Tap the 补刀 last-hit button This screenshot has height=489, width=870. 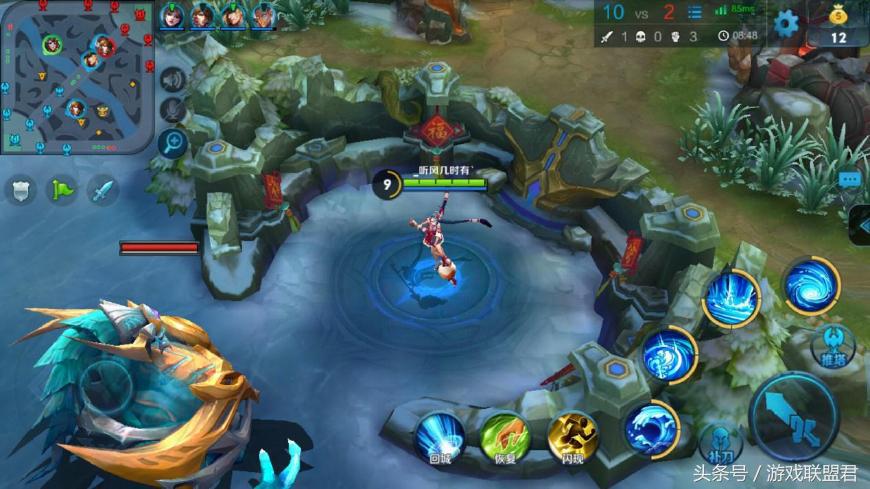coord(720,446)
